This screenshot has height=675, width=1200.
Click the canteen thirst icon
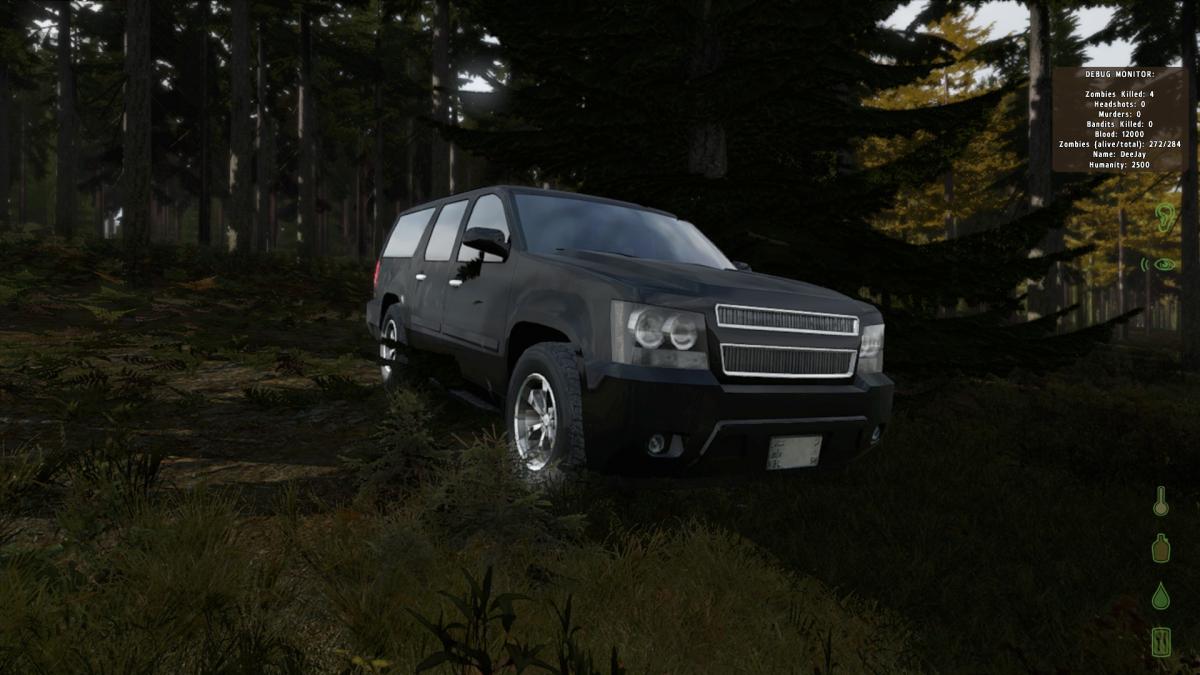1160,548
